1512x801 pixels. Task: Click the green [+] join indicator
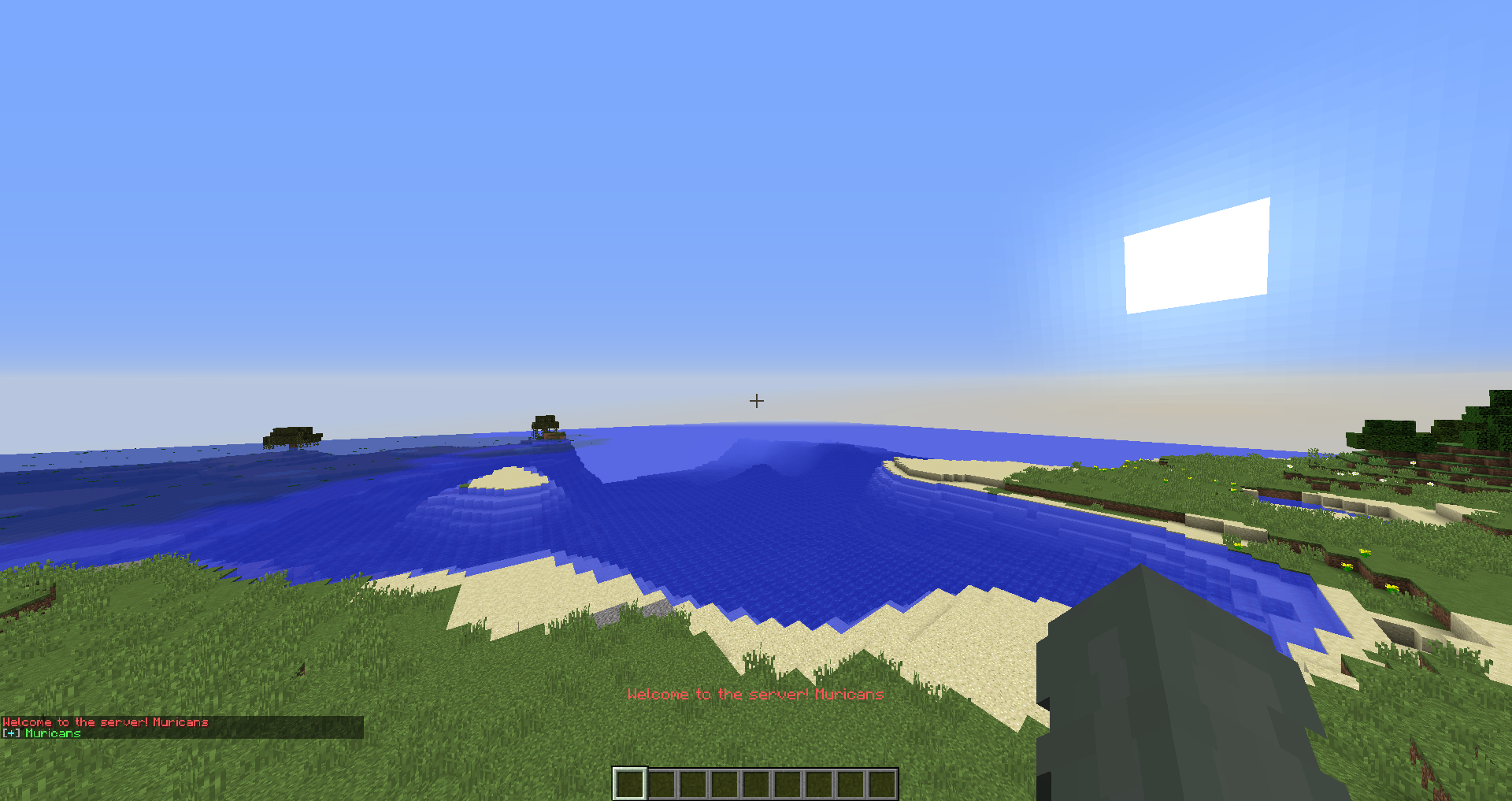(x=11, y=732)
